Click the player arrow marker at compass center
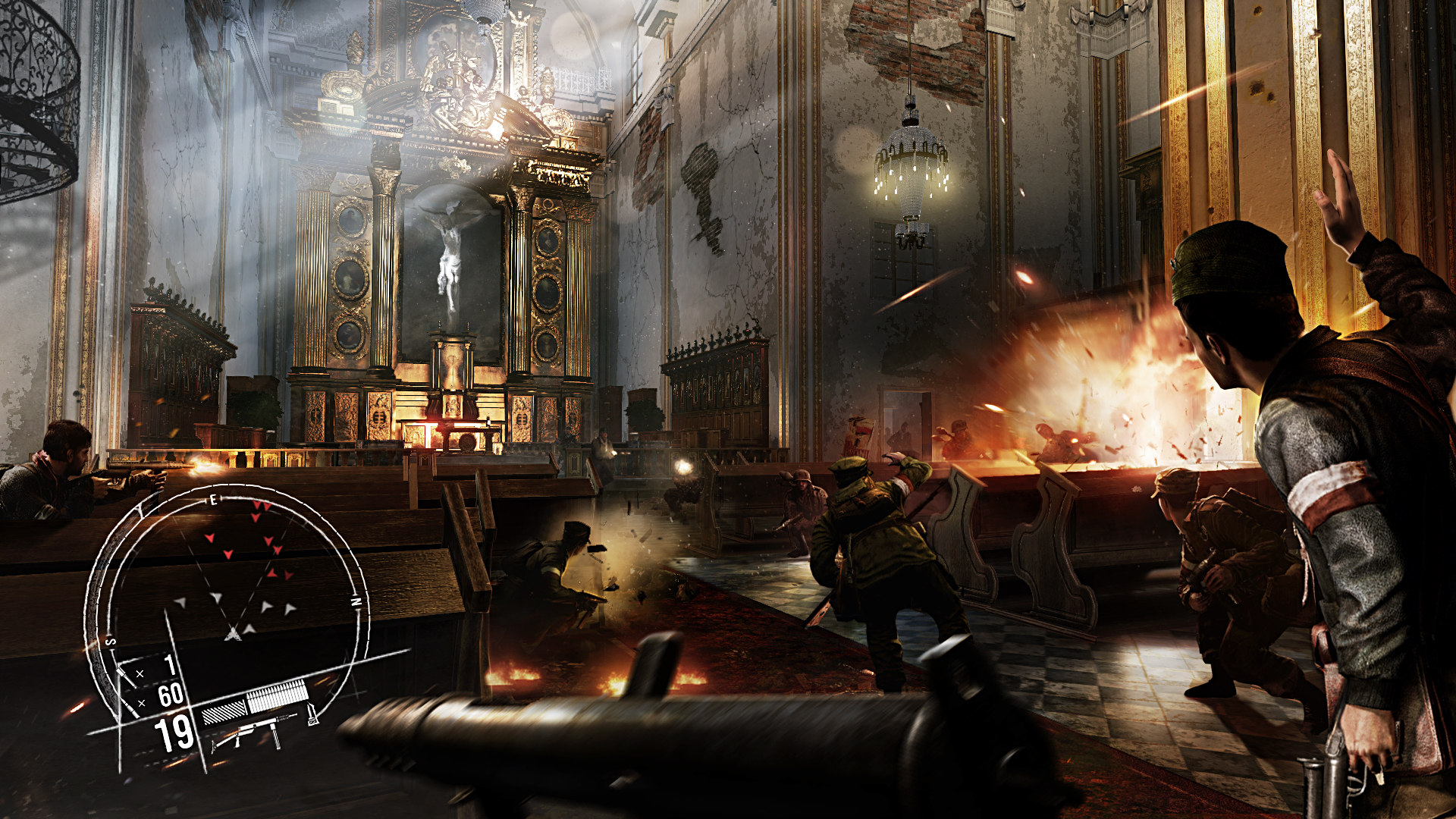Viewport: 1456px width, 819px height. click(233, 633)
